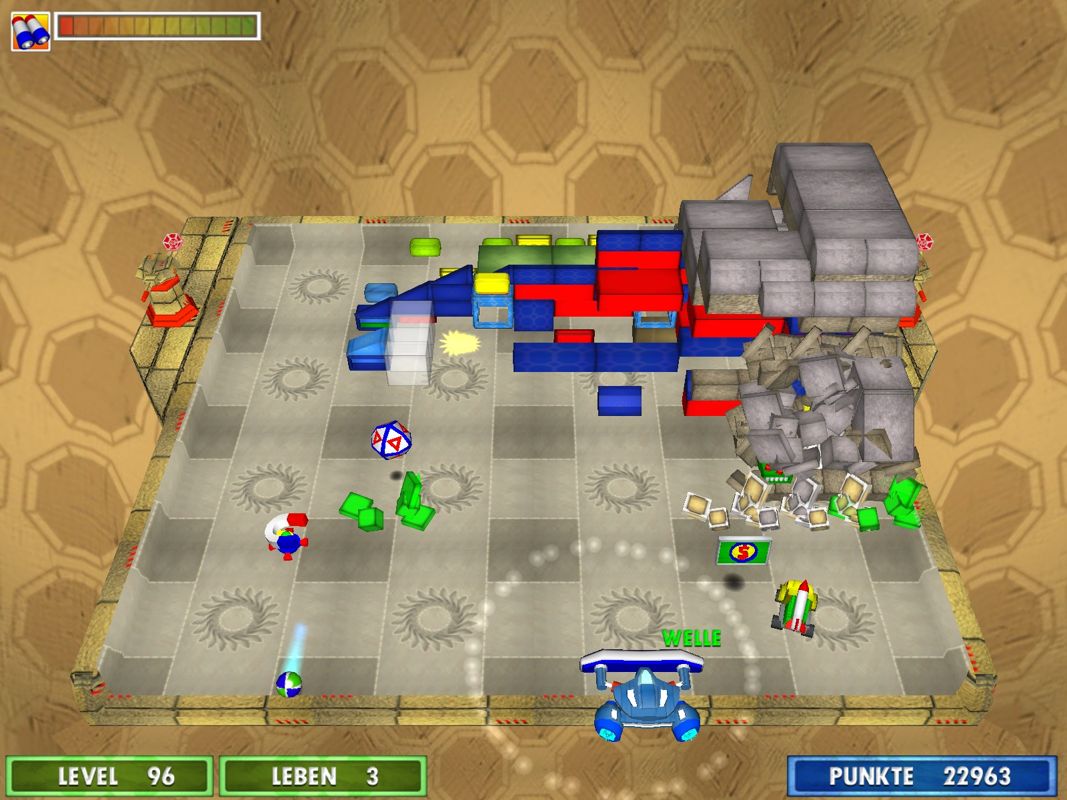Click the rocket weapon icon
Screen dimensions: 1067x800
click(30, 31)
